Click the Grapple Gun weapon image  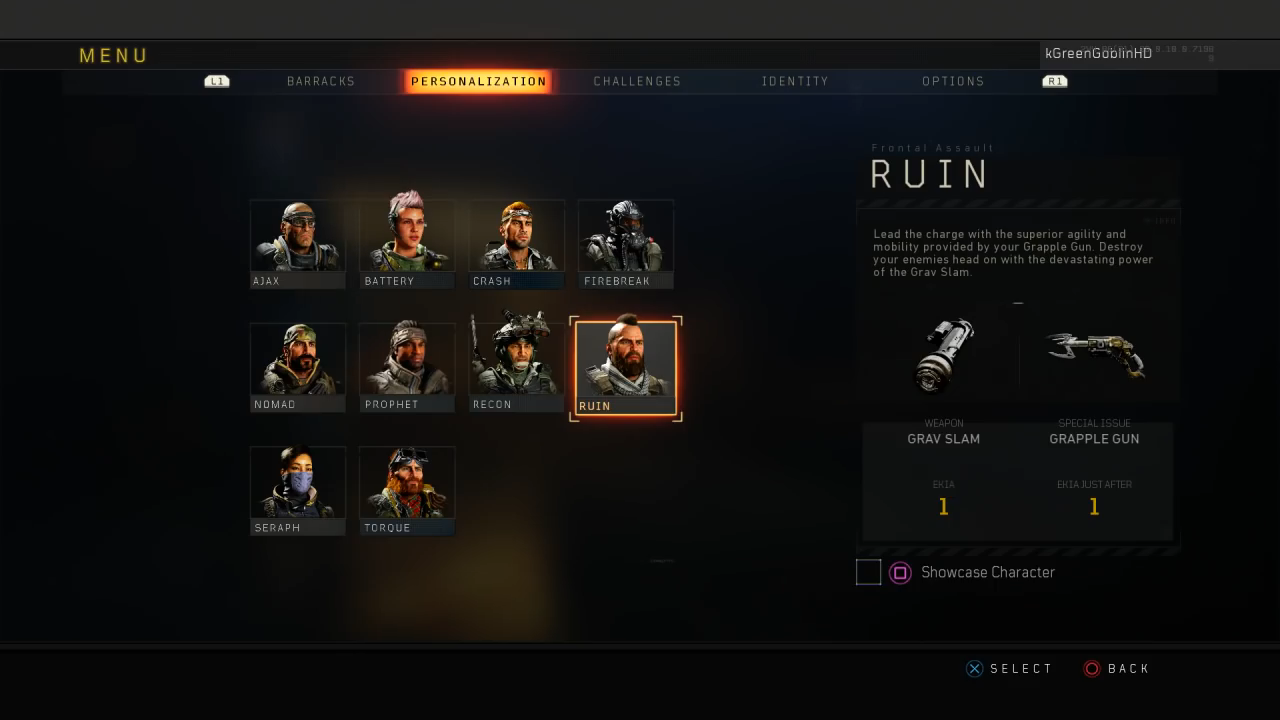[1095, 355]
